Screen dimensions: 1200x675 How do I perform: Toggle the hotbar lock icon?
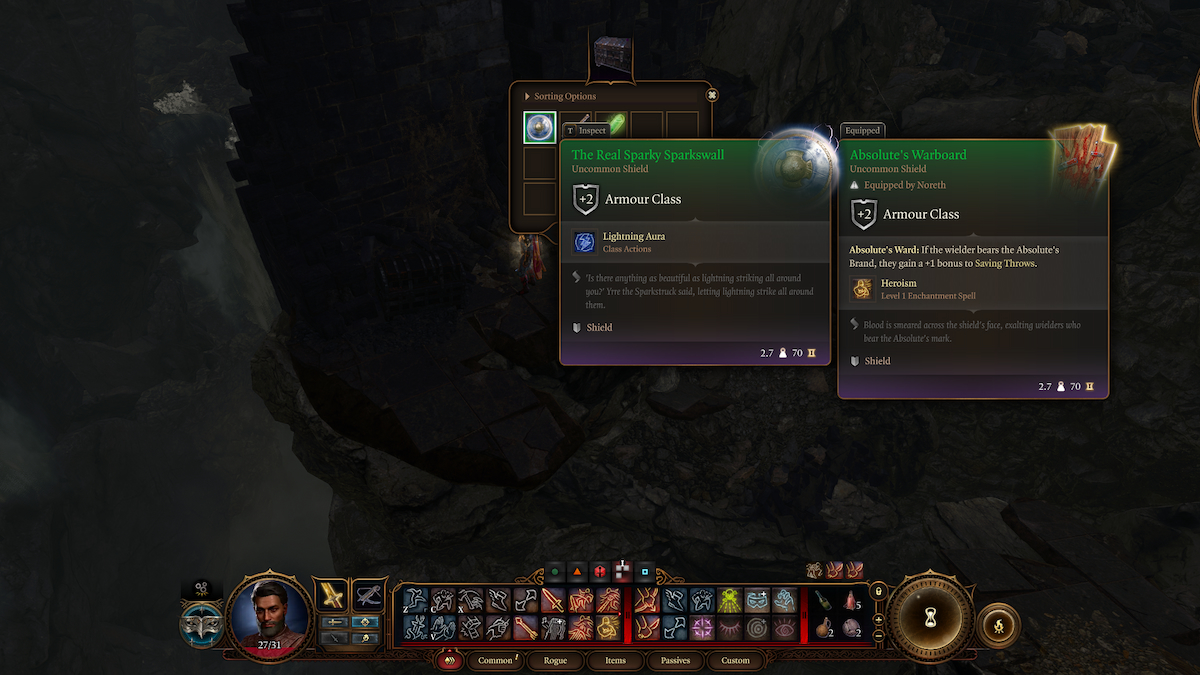[878, 591]
